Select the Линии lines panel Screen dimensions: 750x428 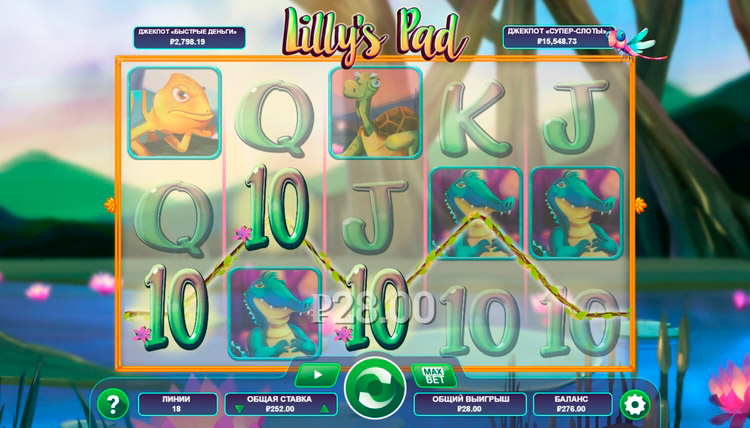175,403
